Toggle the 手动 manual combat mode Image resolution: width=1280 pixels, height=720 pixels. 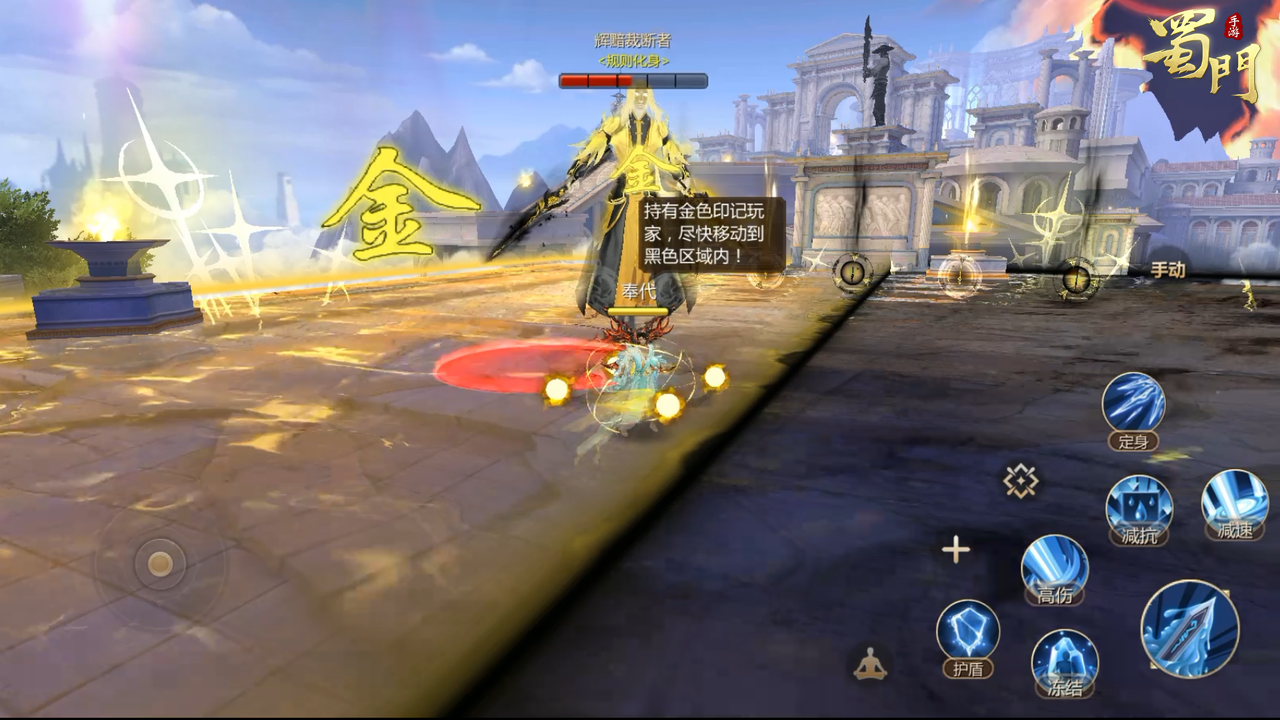[x=1167, y=270]
